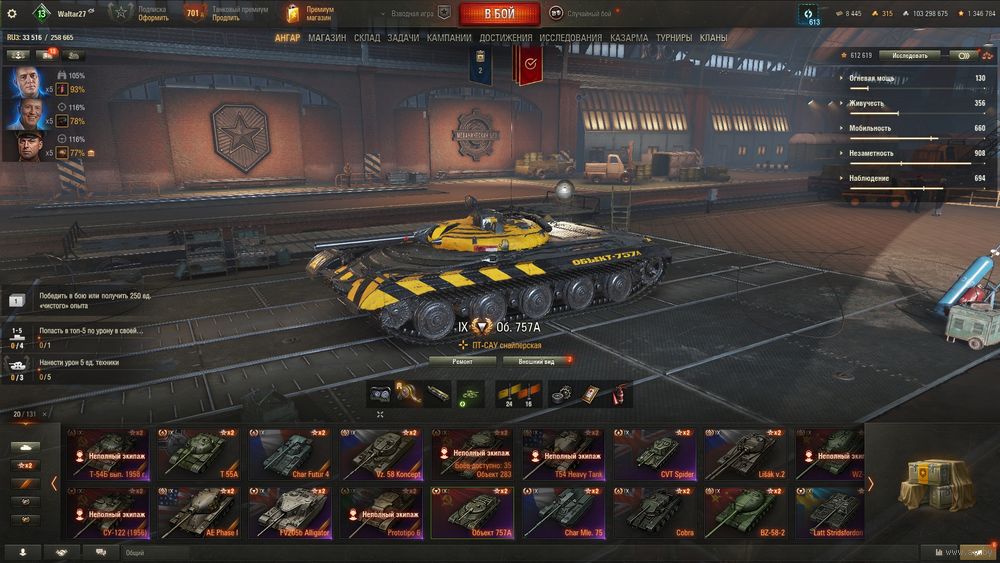Open the Премиум магазин
This screenshot has width=1000, height=563.
(x=310, y=14)
